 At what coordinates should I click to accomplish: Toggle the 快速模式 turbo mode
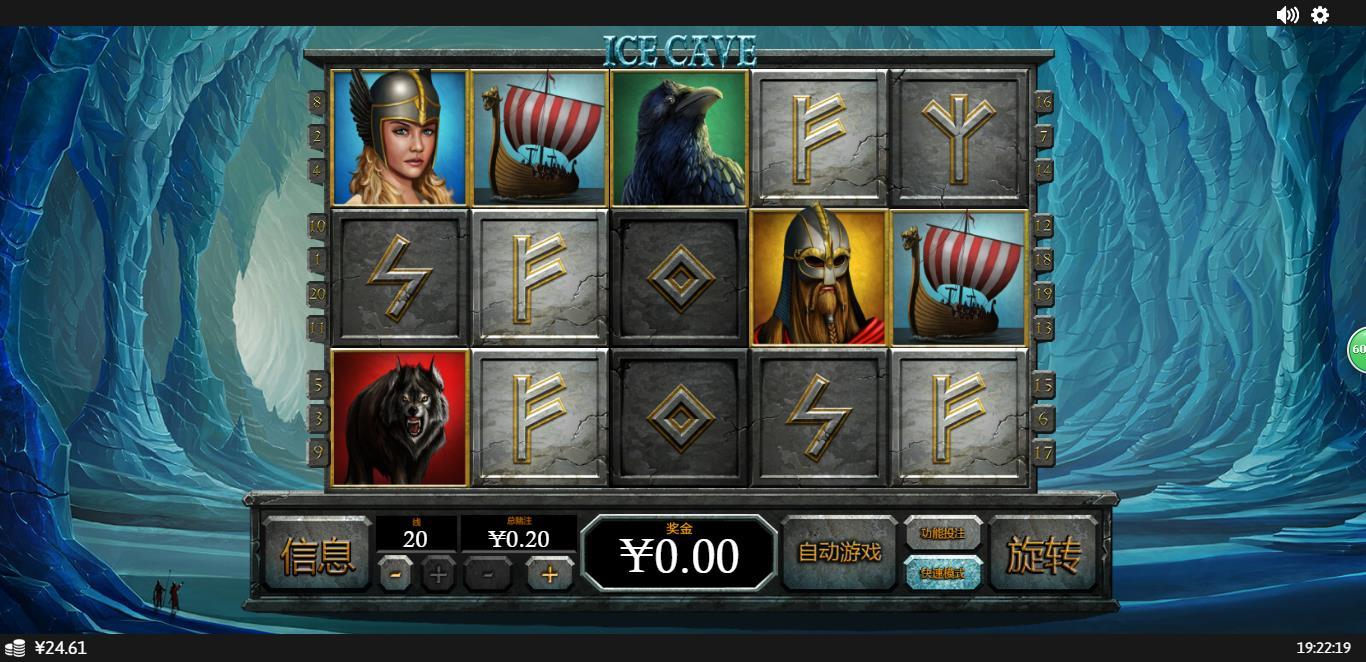click(943, 573)
